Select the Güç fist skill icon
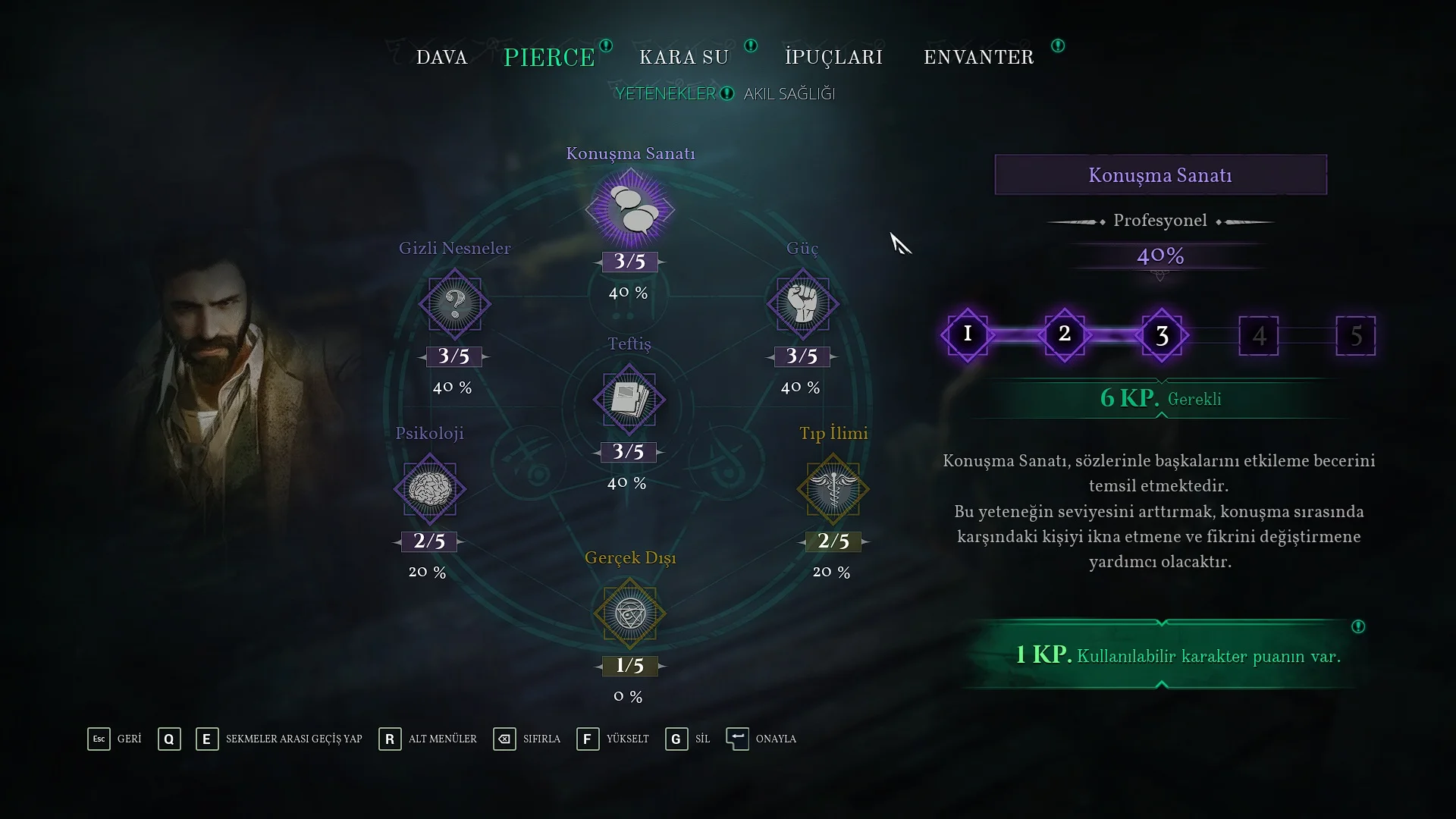Image resolution: width=1456 pixels, height=819 pixels. pyautogui.click(x=802, y=304)
